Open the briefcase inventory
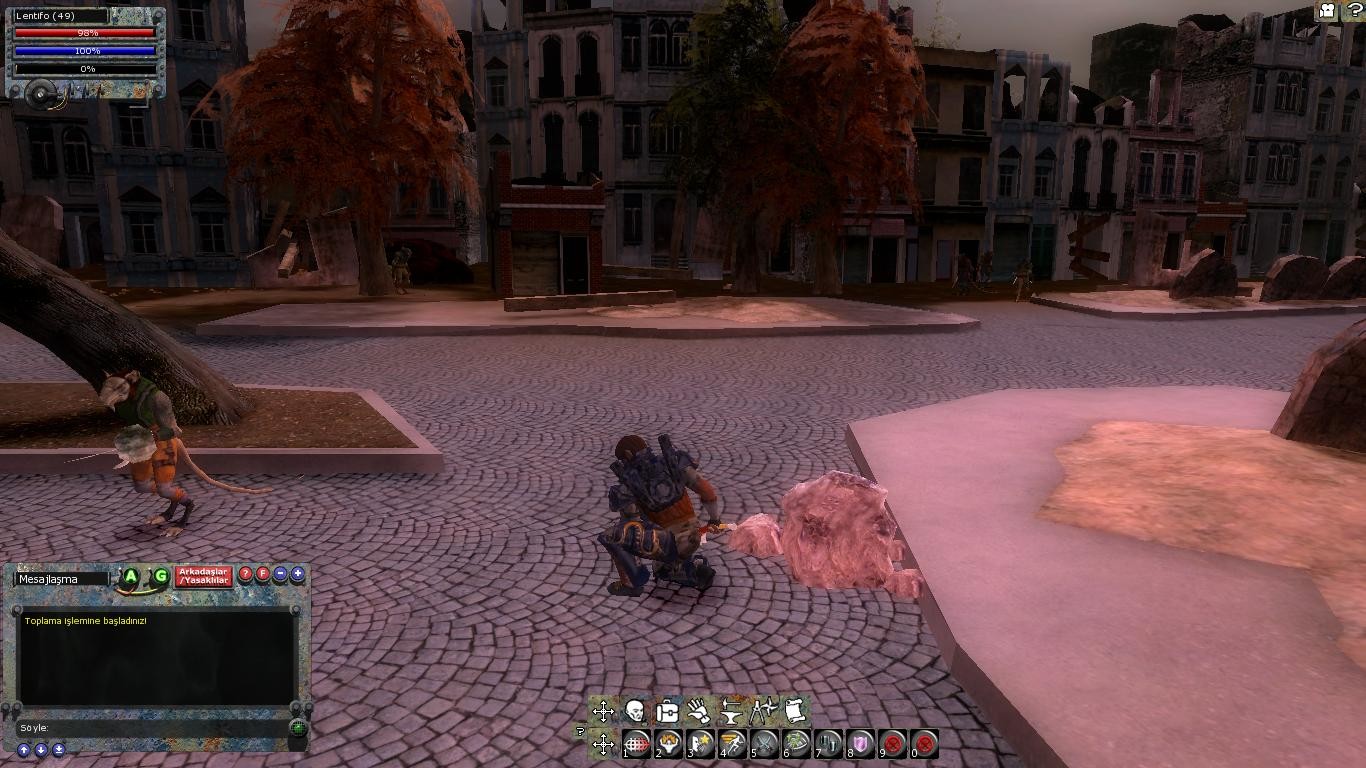This screenshot has width=1366, height=768. pyautogui.click(x=667, y=712)
